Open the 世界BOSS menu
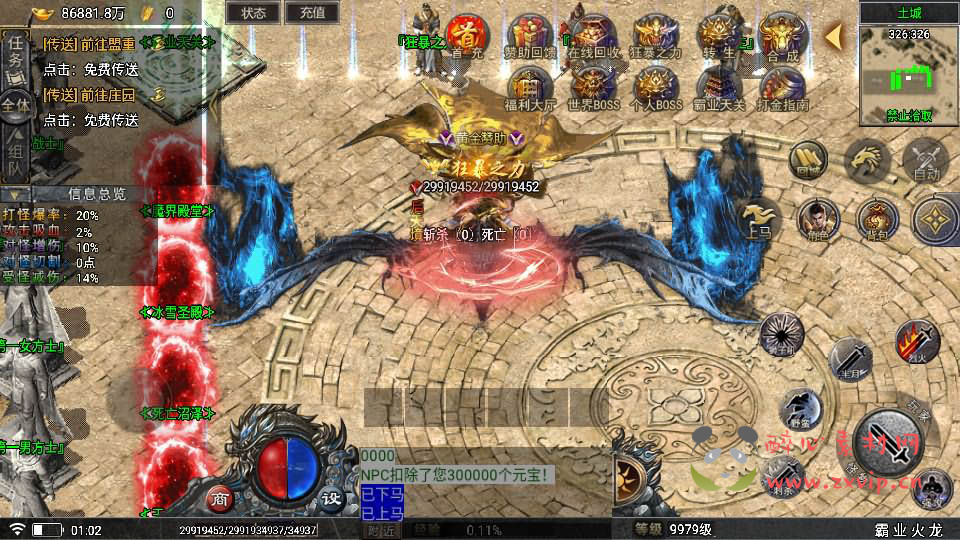 pos(593,88)
